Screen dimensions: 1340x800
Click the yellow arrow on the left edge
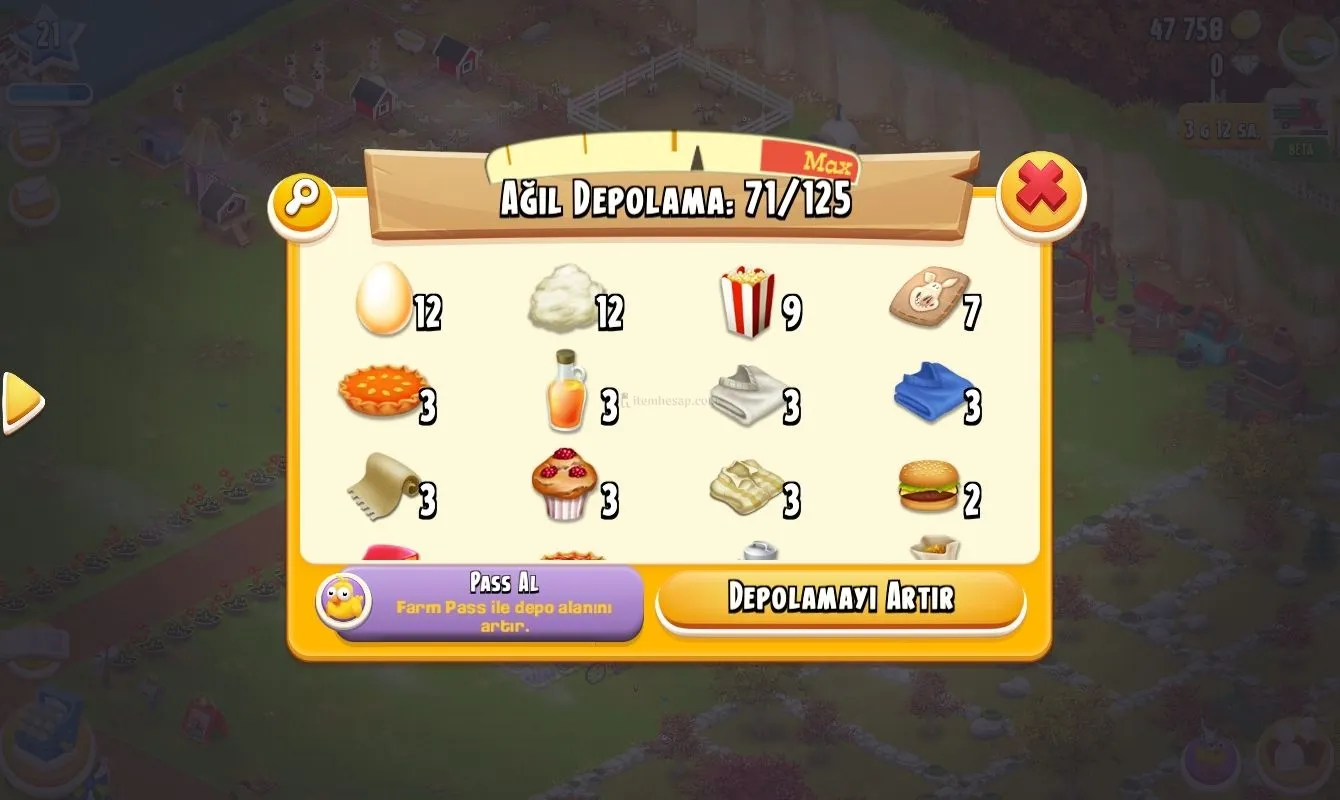pos(22,401)
